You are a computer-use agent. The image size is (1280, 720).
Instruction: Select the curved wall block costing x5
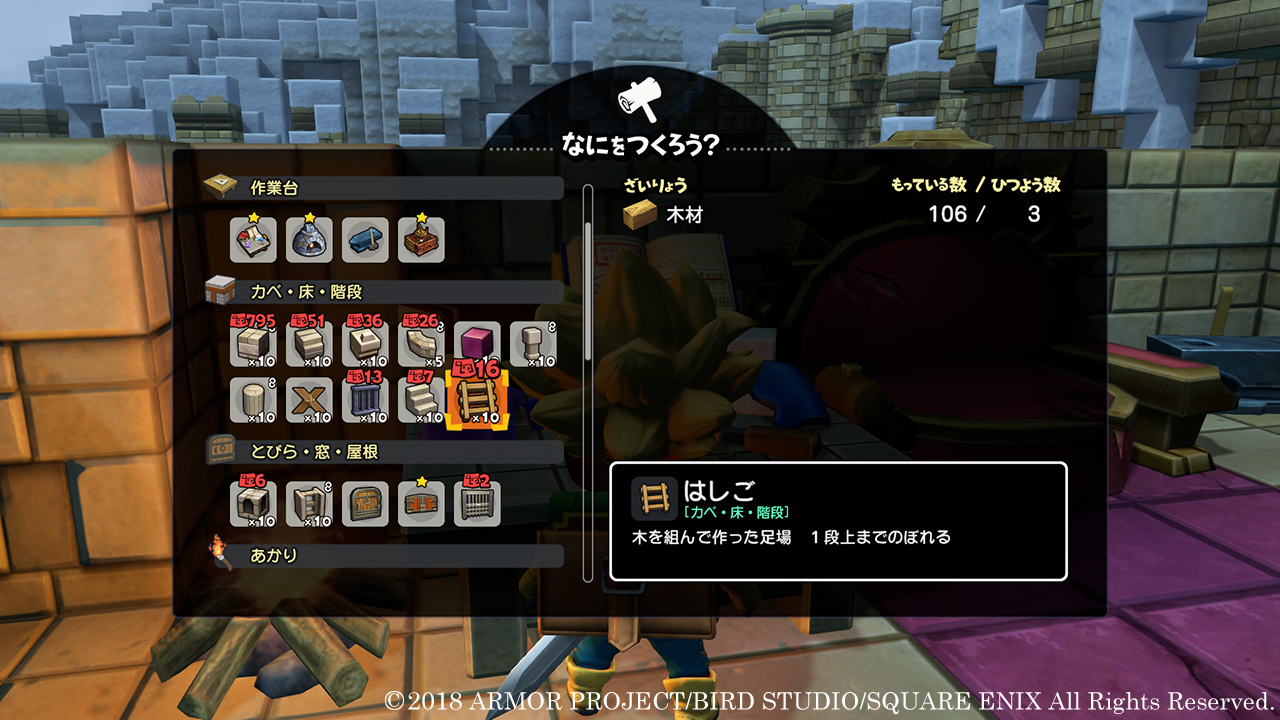(x=420, y=345)
